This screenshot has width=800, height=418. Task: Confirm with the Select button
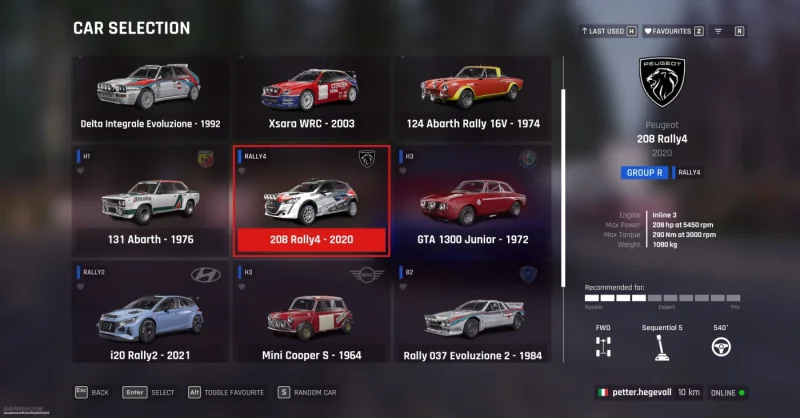click(x=149, y=393)
